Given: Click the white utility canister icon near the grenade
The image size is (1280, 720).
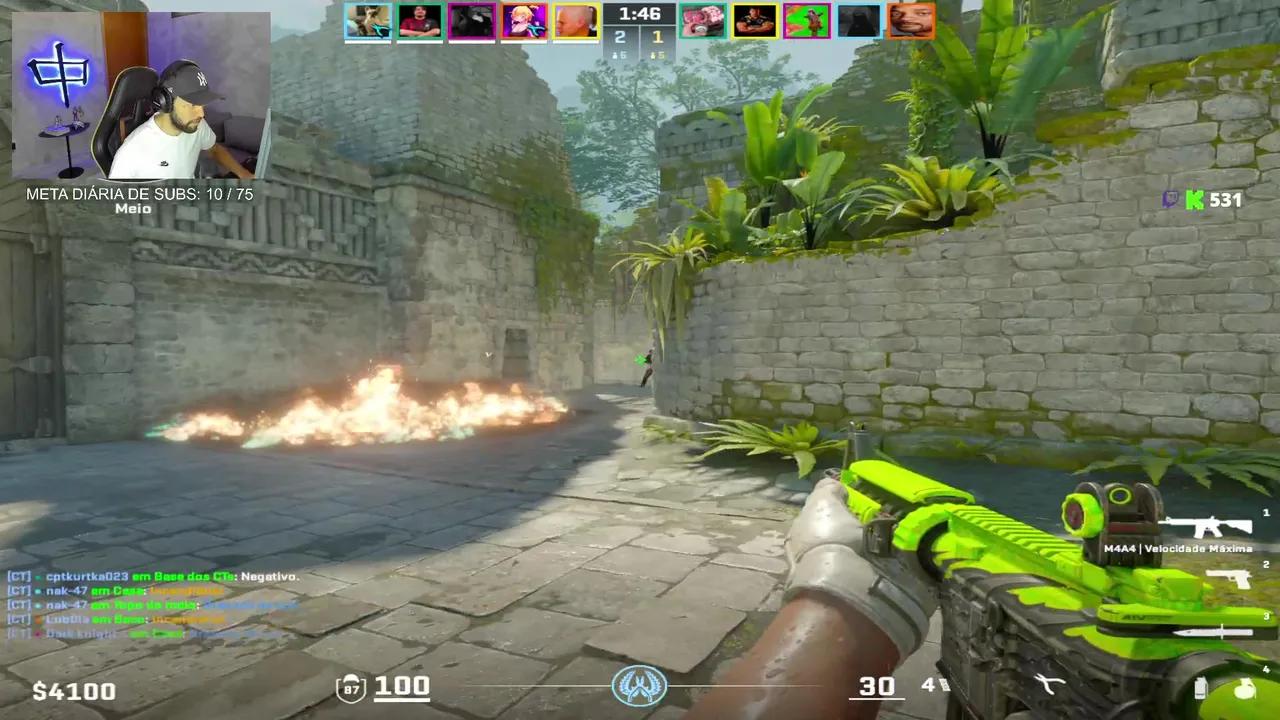Looking at the screenshot, I should pos(1199,688).
